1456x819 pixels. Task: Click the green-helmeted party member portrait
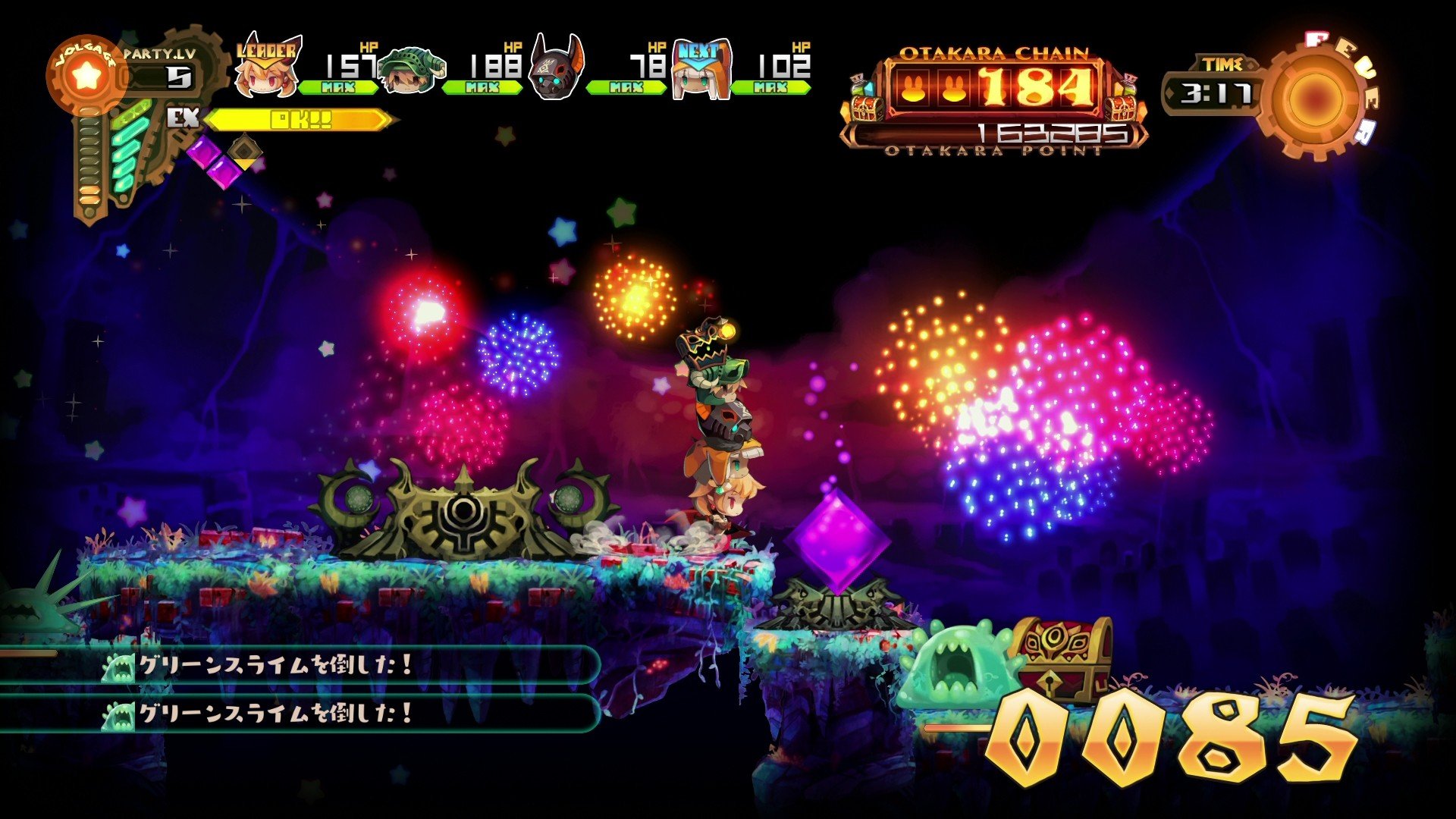[x=409, y=72]
